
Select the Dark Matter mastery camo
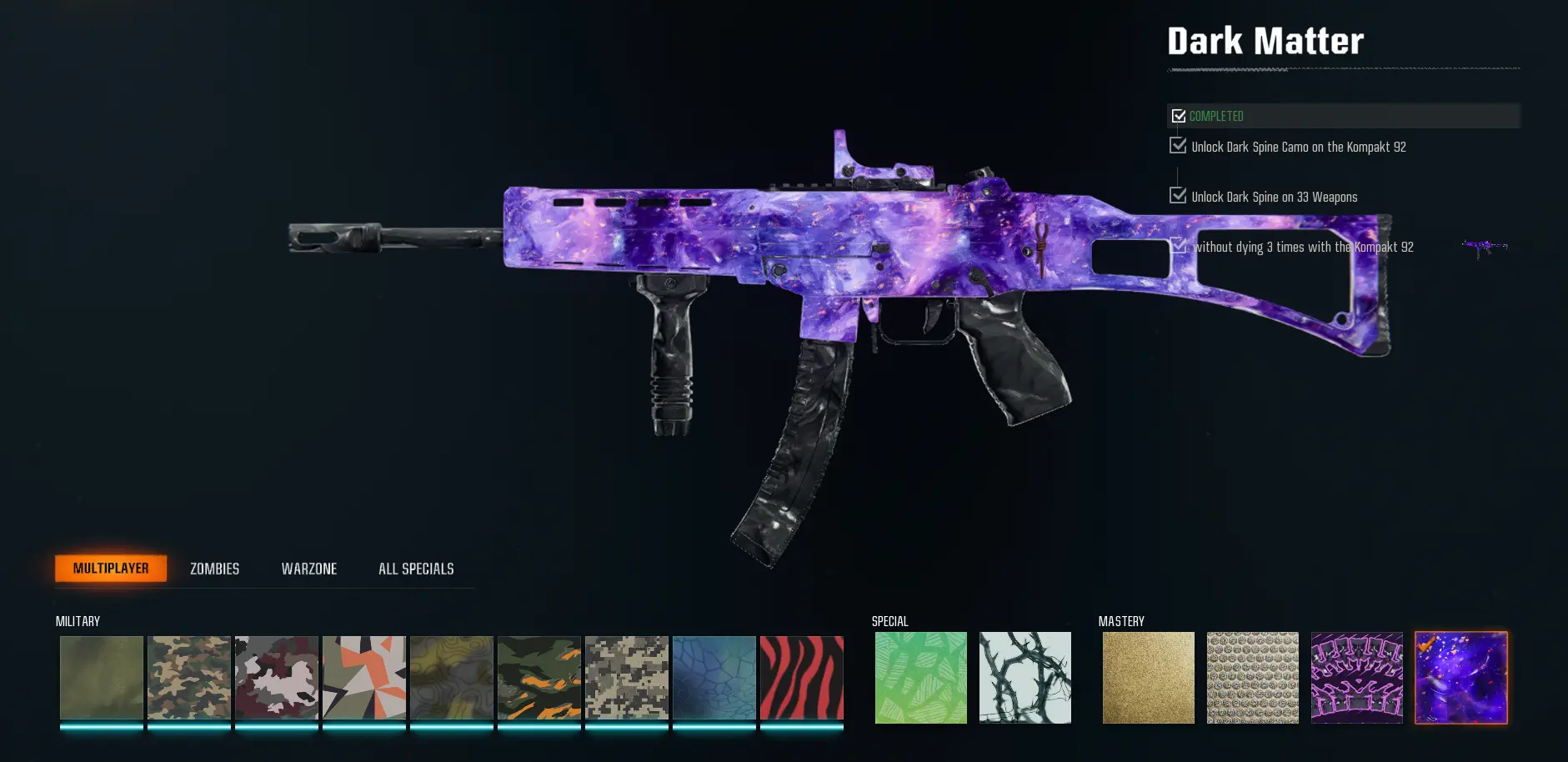point(1461,677)
